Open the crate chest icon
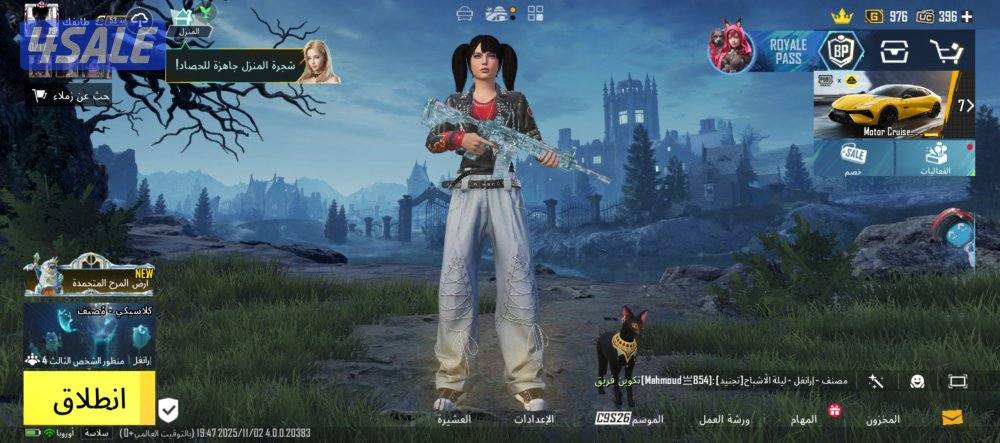The image size is (1000, 443). click(893, 50)
